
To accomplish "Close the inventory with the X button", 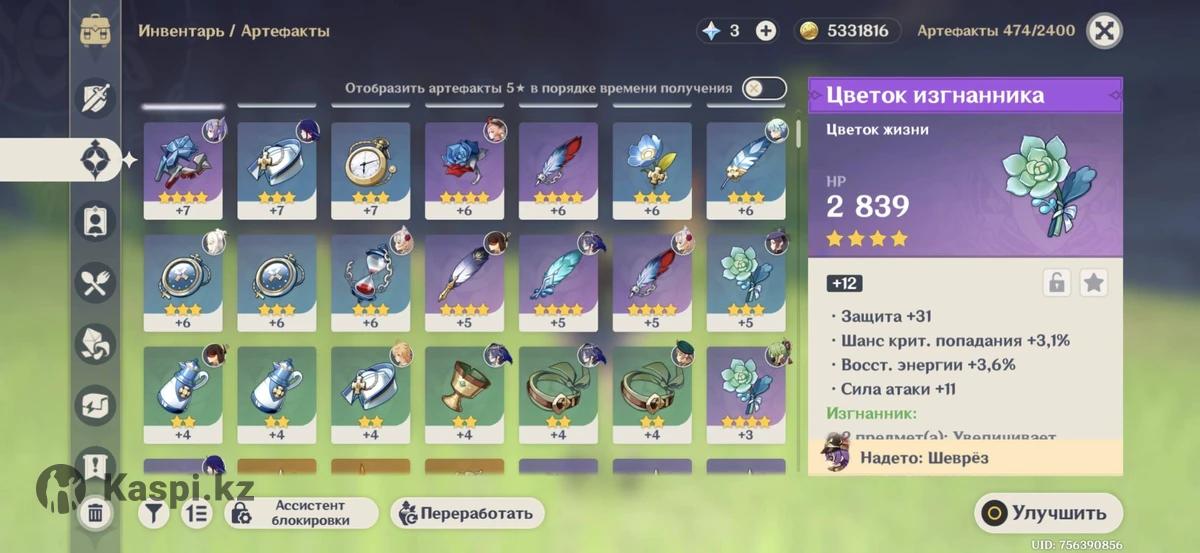I will coord(1104,30).
